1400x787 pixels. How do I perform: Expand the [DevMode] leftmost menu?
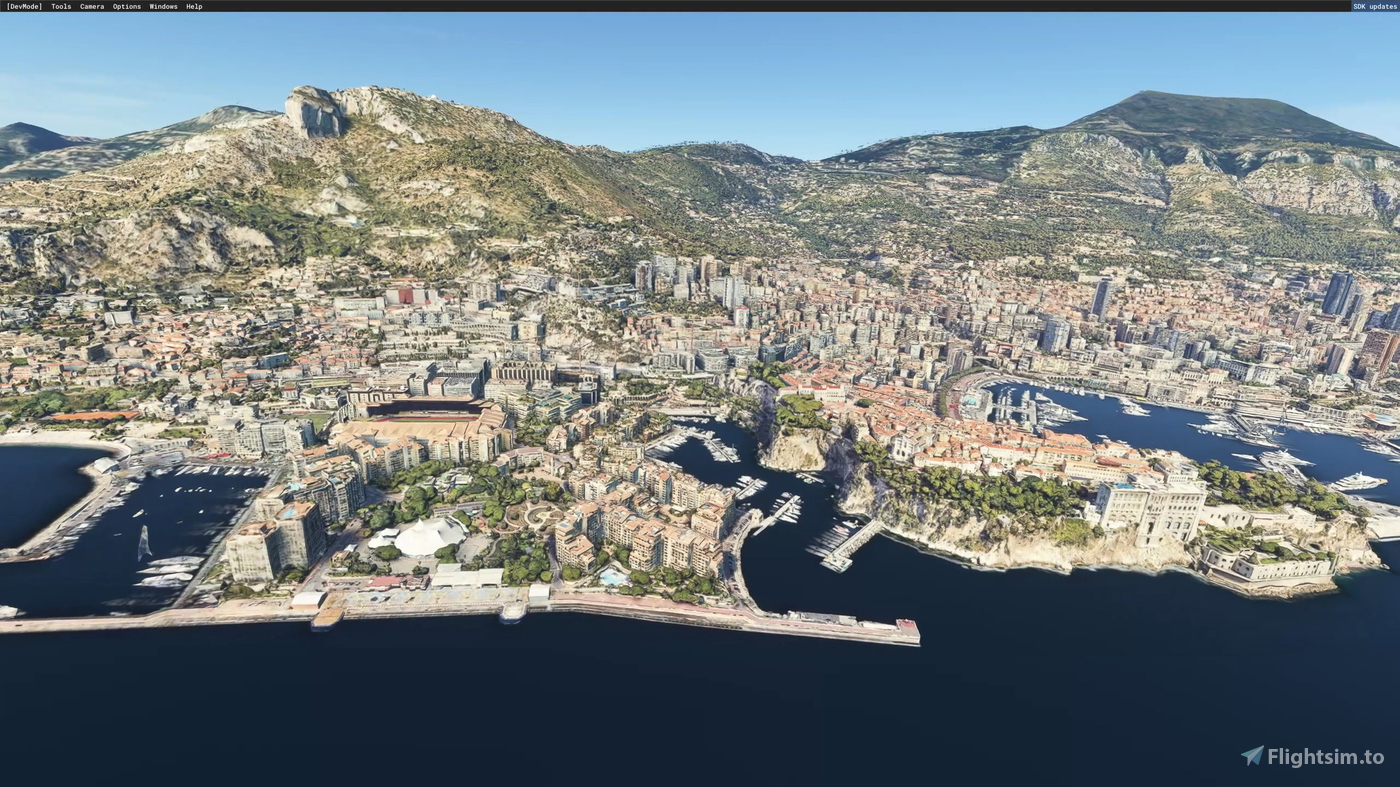[23, 6]
